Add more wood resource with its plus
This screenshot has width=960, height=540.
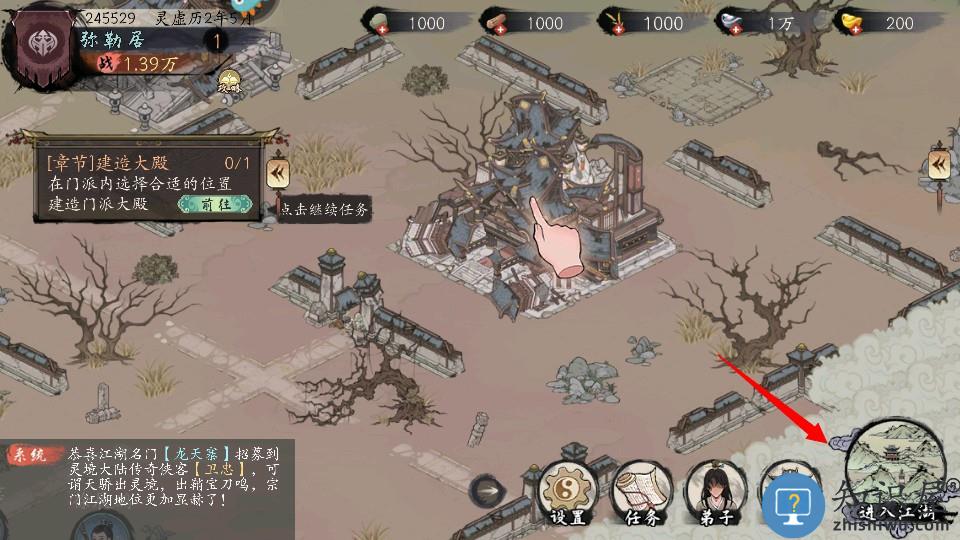pyautogui.click(x=487, y=29)
